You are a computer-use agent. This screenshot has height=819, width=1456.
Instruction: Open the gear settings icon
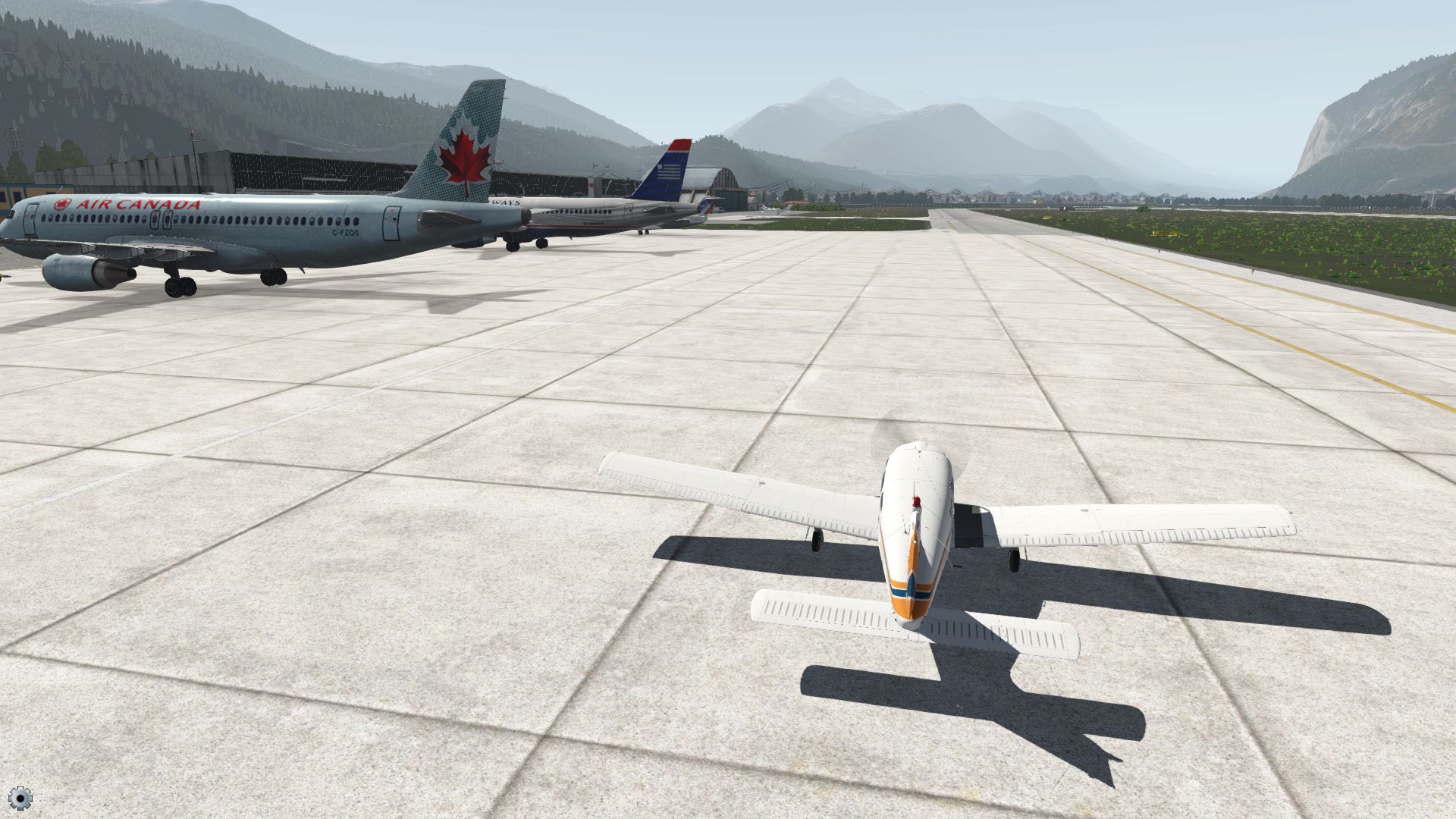coord(20,798)
